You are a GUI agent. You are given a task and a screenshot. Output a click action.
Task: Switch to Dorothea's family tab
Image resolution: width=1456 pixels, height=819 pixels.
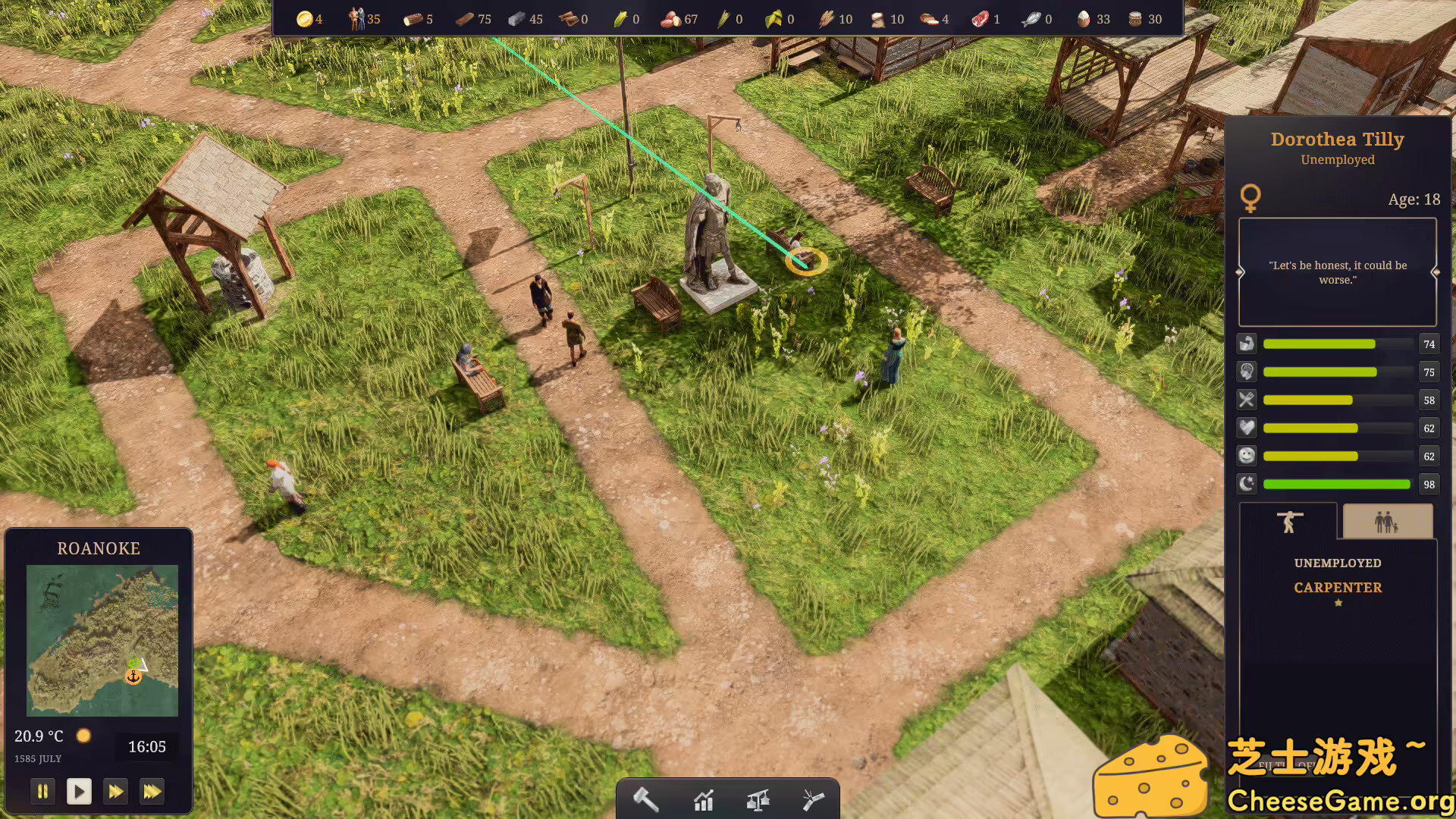[x=1386, y=521]
